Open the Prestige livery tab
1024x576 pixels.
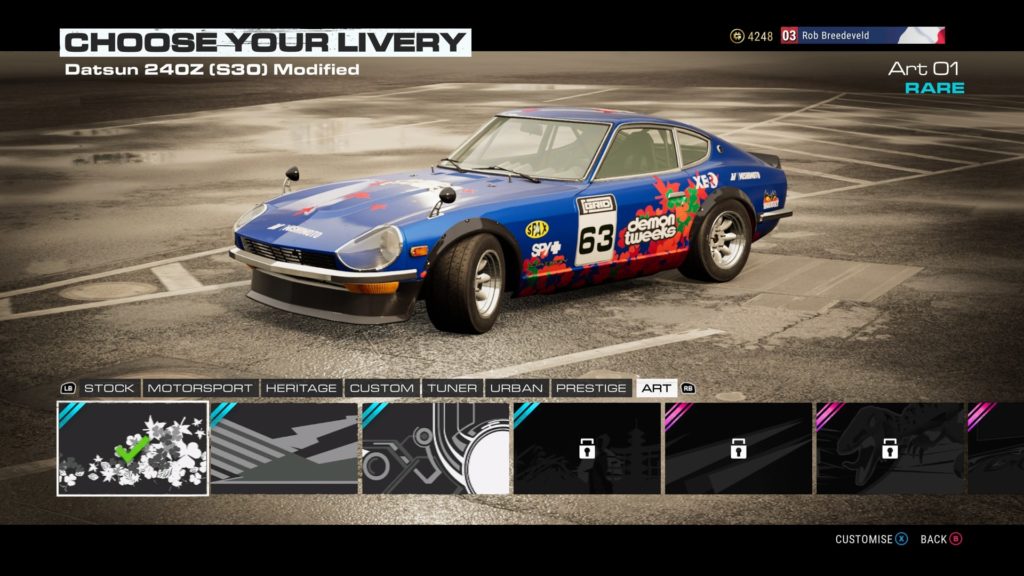click(x=591, y=388)
